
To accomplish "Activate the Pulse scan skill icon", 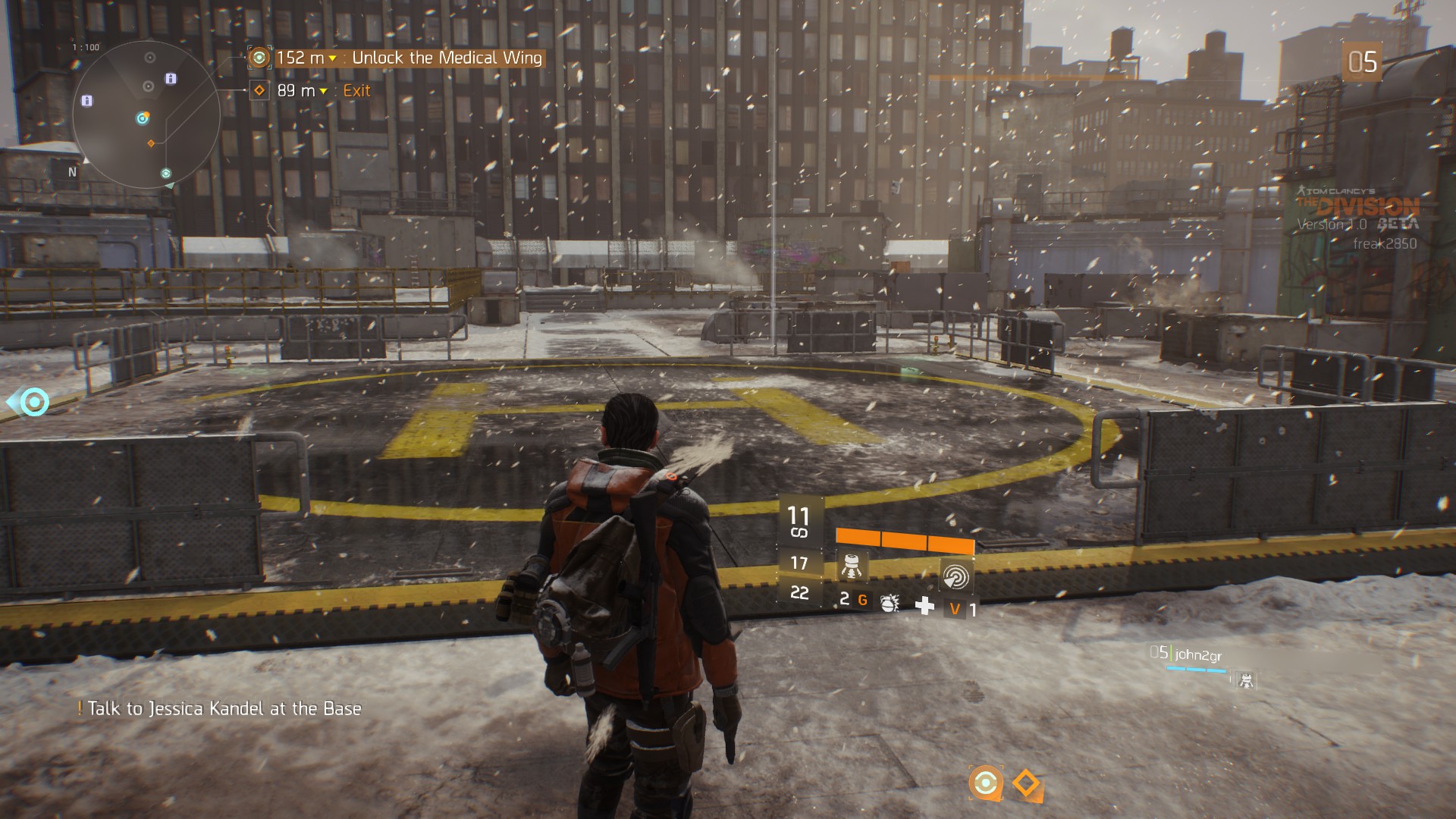I will coord(955,576).
